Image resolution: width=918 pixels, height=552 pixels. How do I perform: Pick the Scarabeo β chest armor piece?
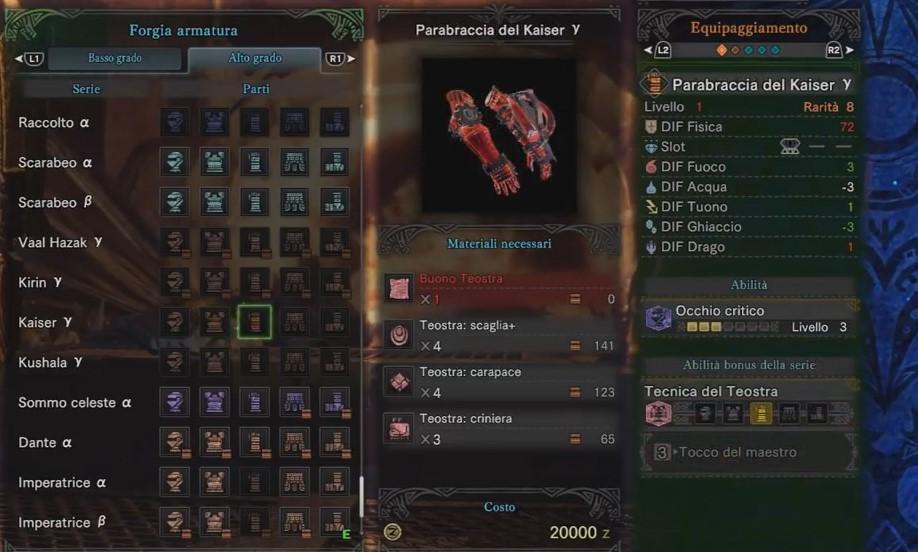[215, 202]
